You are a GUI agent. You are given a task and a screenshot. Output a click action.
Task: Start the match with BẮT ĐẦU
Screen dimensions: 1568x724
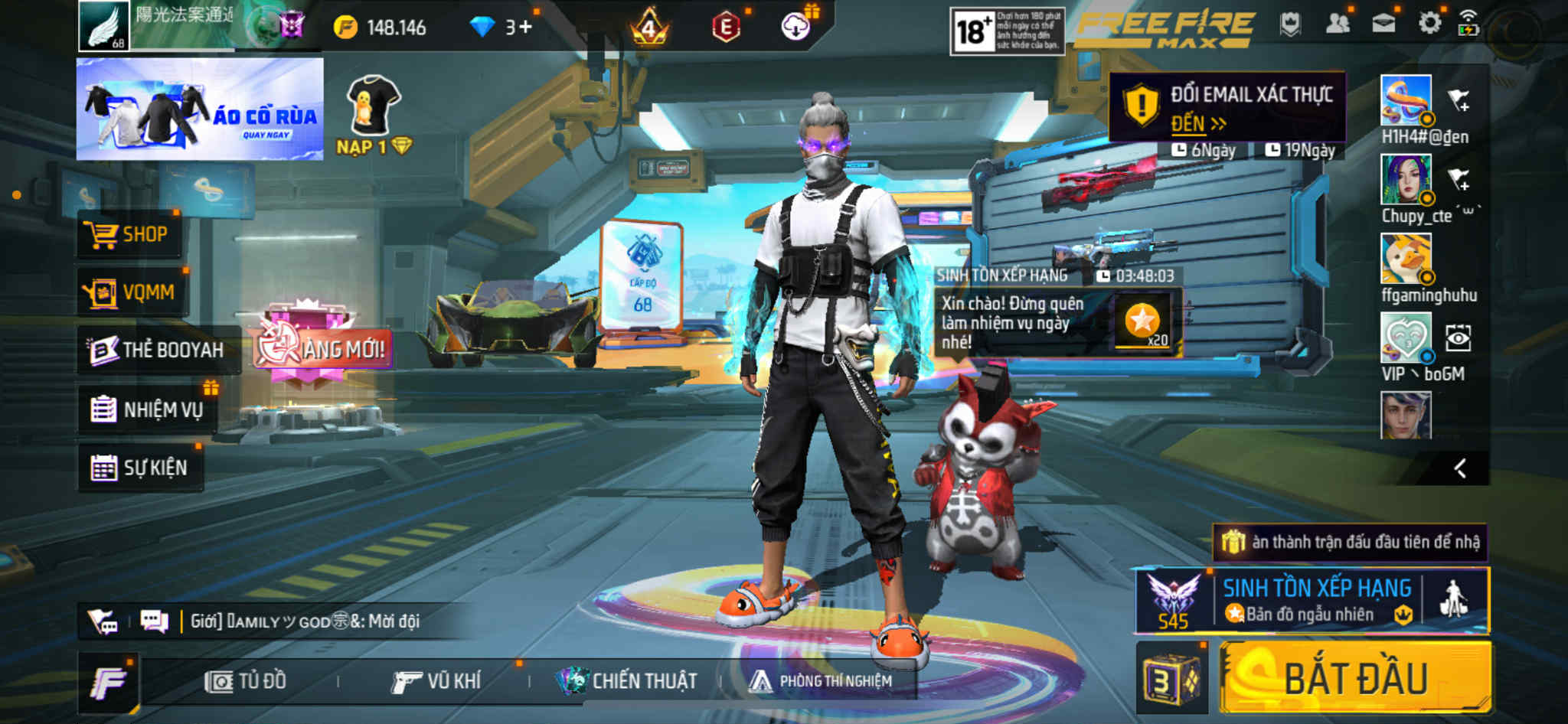(1355, 678)
